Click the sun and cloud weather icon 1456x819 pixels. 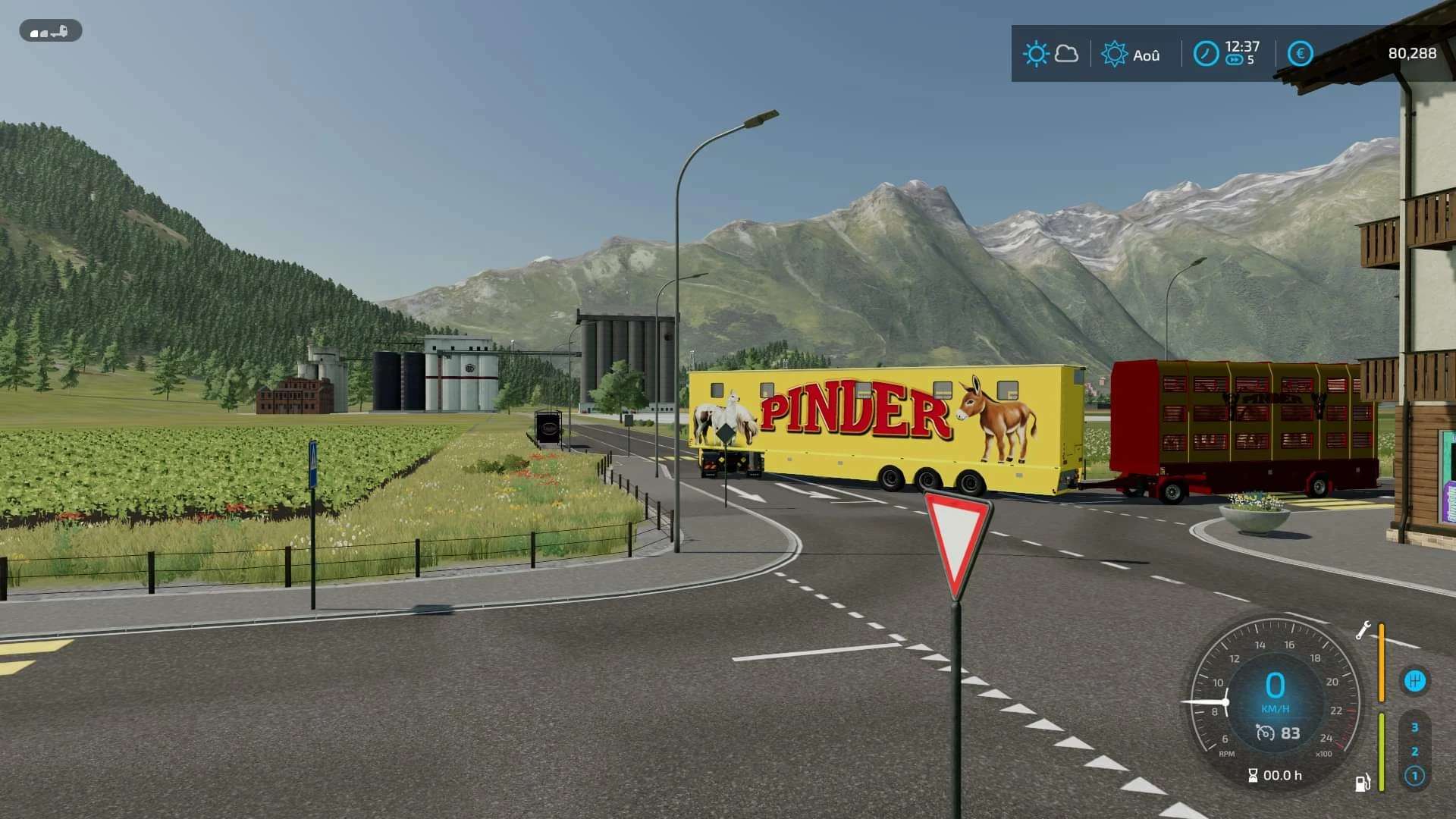(1050, 54)
